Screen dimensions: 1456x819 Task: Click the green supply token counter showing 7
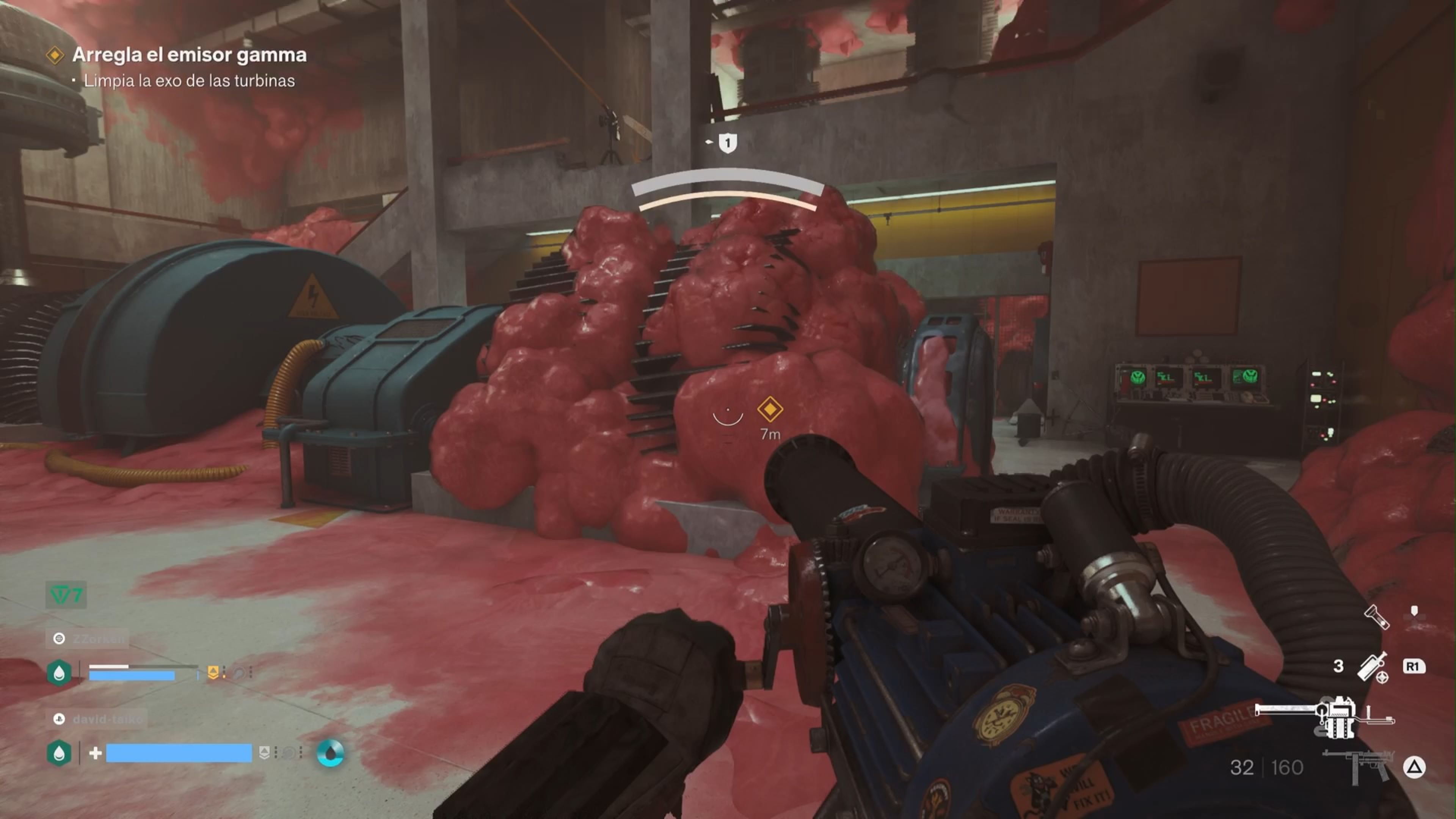click(x=65, y=593)
